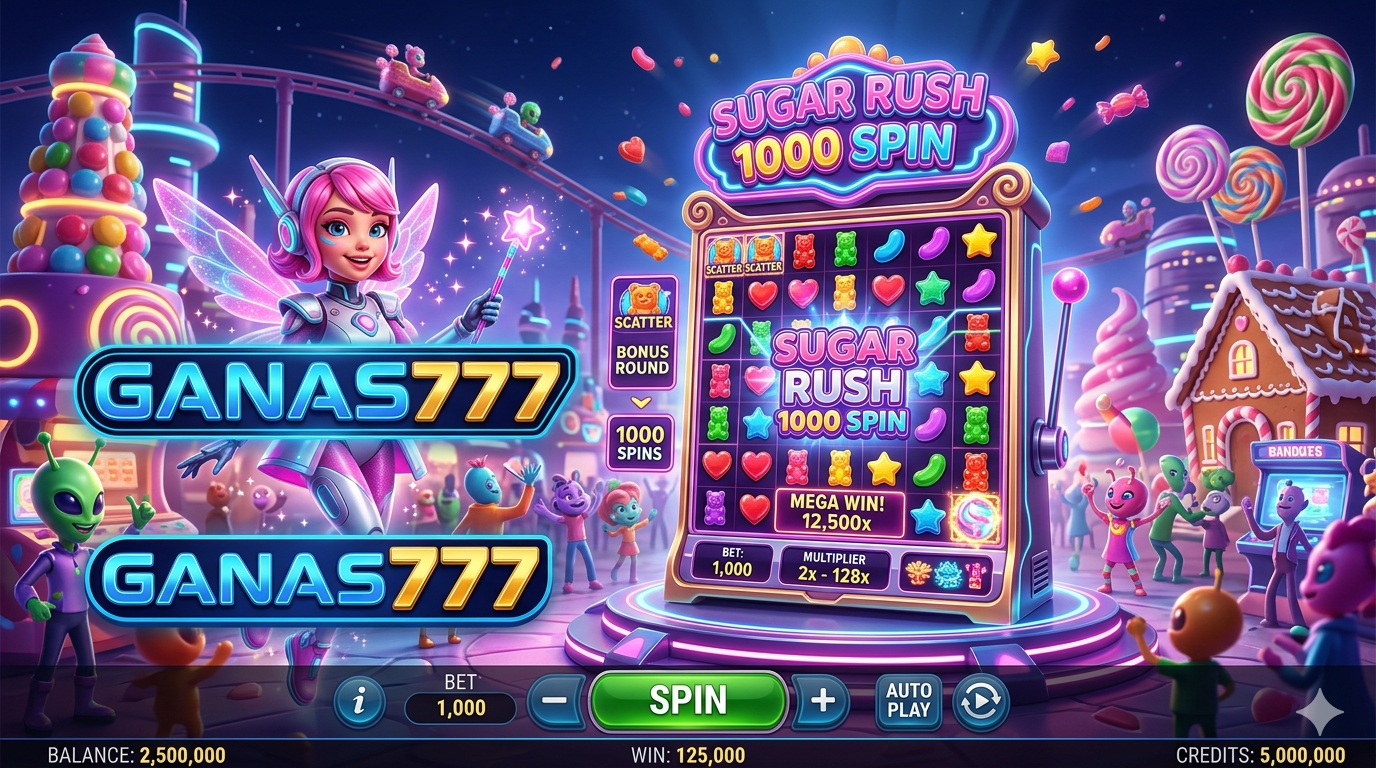1376x768 pixels.
Task: Hit the green SPIN button
Action: point(688,700)
